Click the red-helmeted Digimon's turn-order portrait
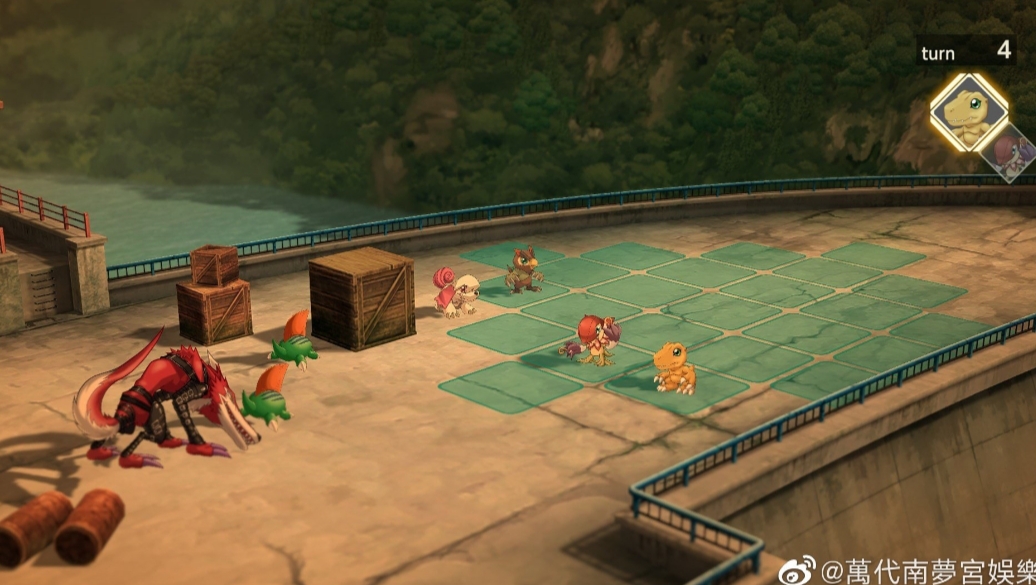The width and height of the screenshot is (1036, 585). click(1014, 153)
